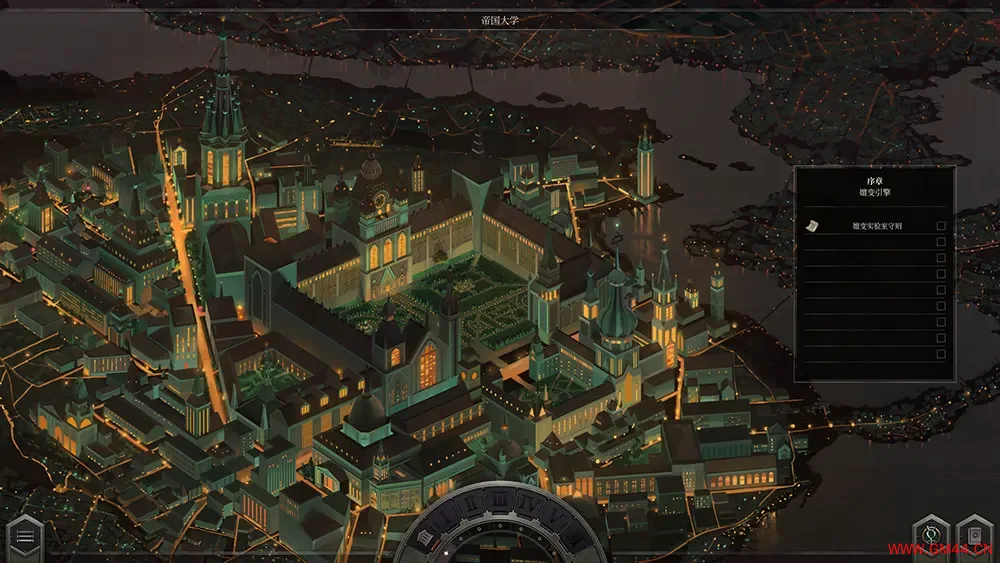Viewport: 1000px width, 563px height.
Task: Open the hamburger menu button
Action: (x=25, y=537)
